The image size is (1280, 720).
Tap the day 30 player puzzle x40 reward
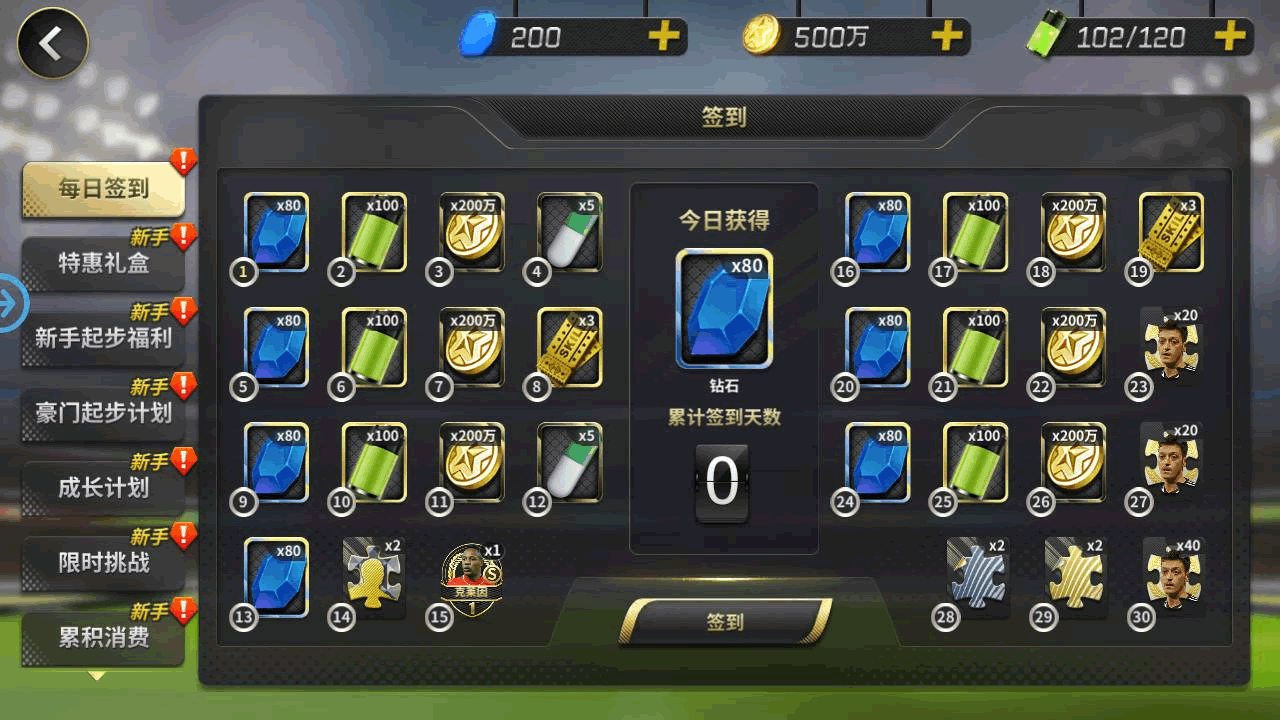point(1173,576)
